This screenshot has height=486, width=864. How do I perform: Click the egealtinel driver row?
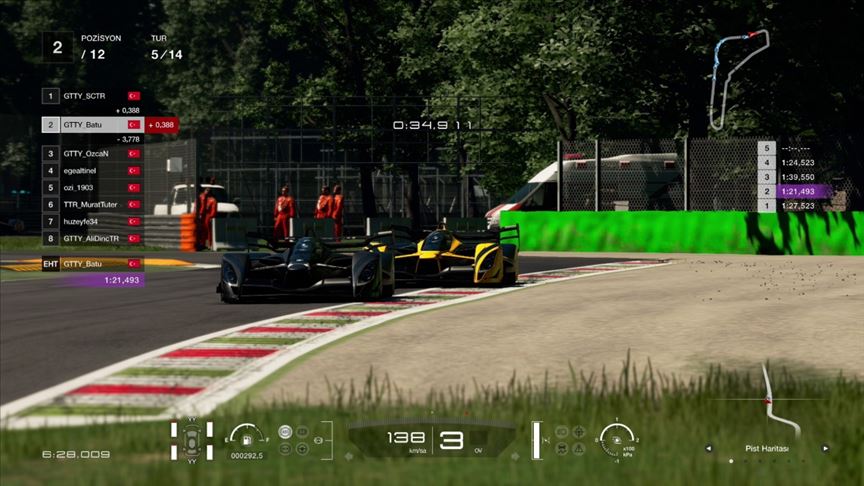pyautogui.click(x=92, y=171)
